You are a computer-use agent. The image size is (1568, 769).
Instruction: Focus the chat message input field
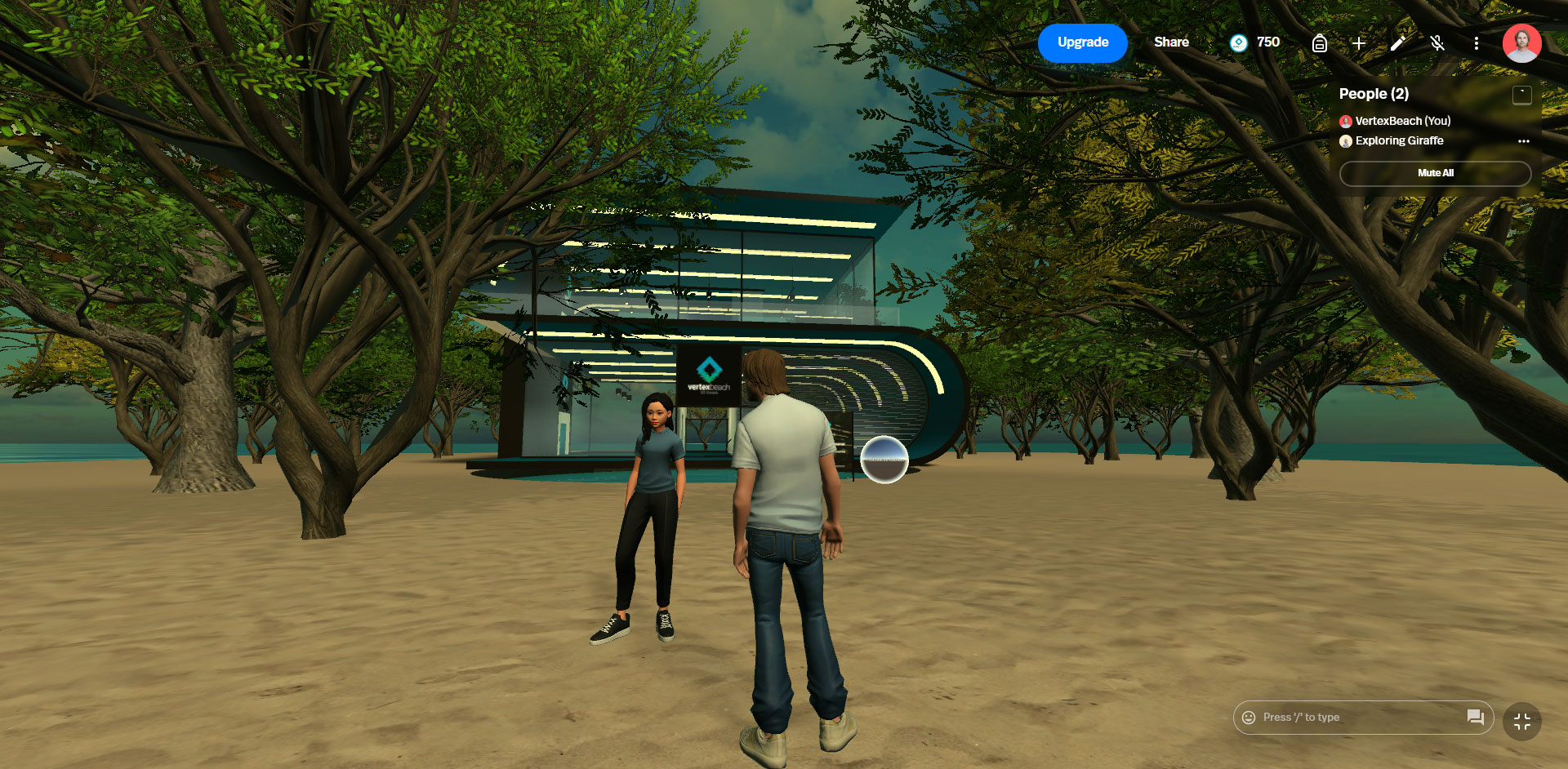coord(1356,718)
